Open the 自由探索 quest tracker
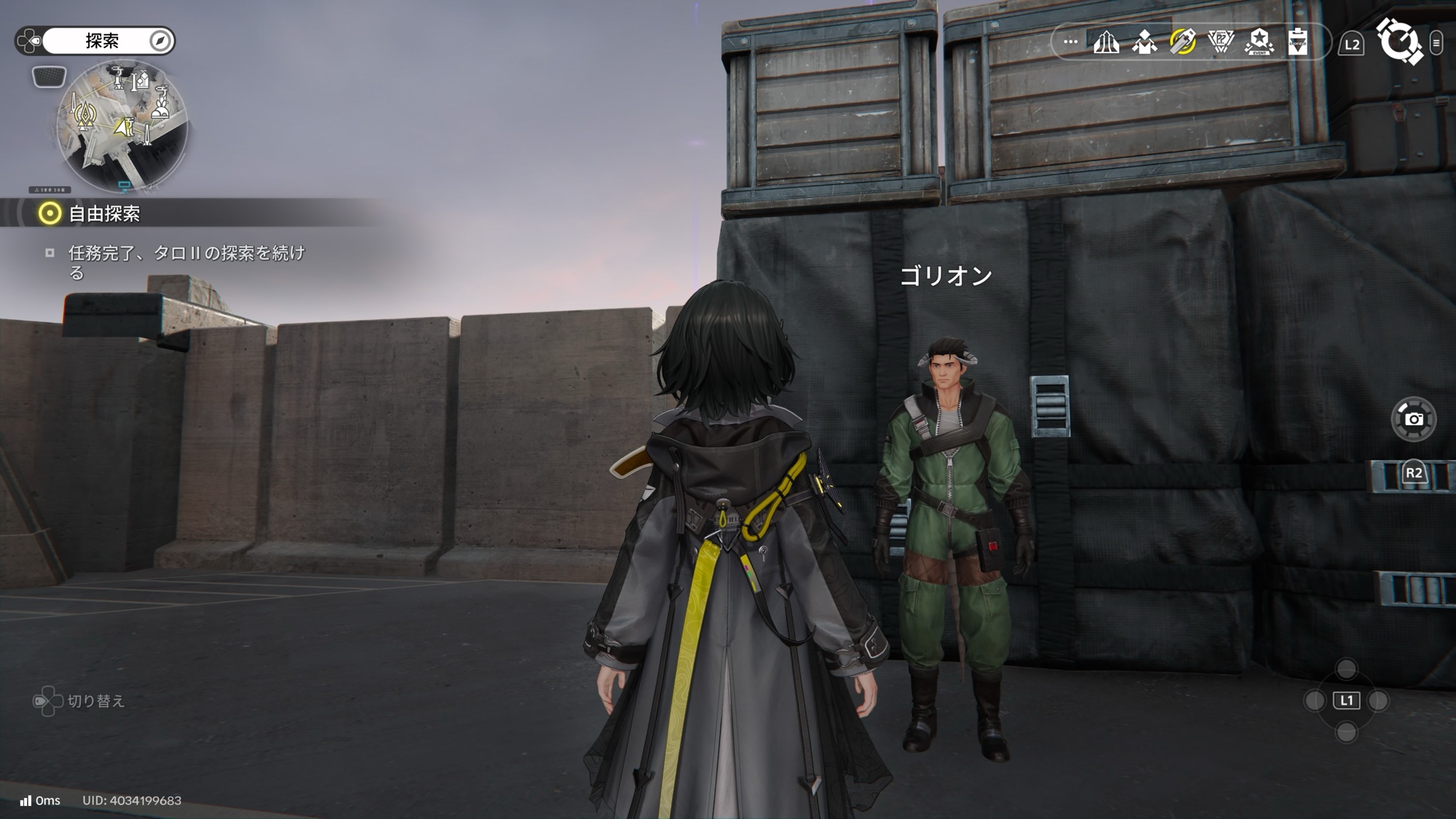 [x=104, y=213]
